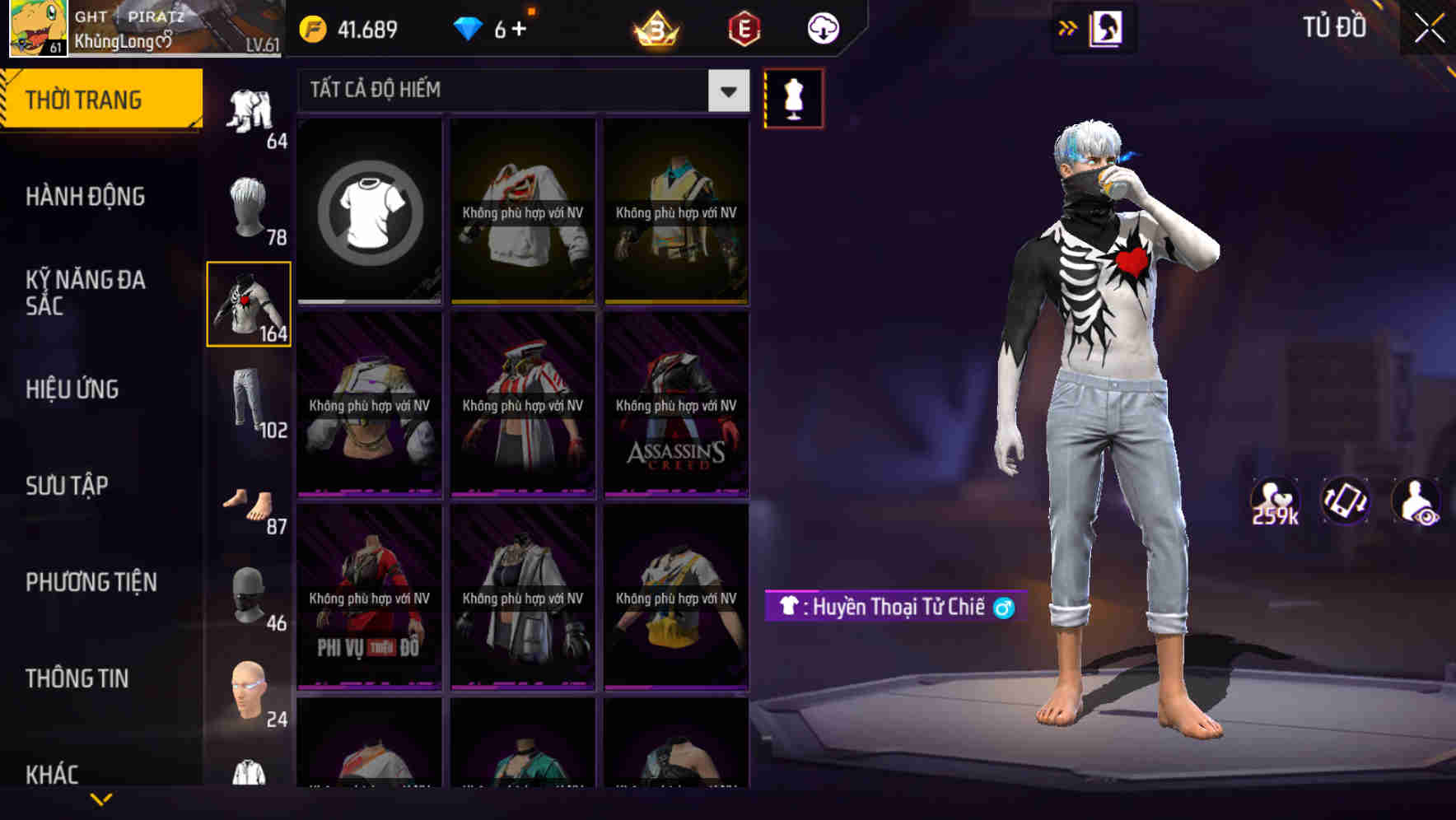This screenshot has width=1456, height=820.
Task: Toggle the mannequin display
Action: 793,97
